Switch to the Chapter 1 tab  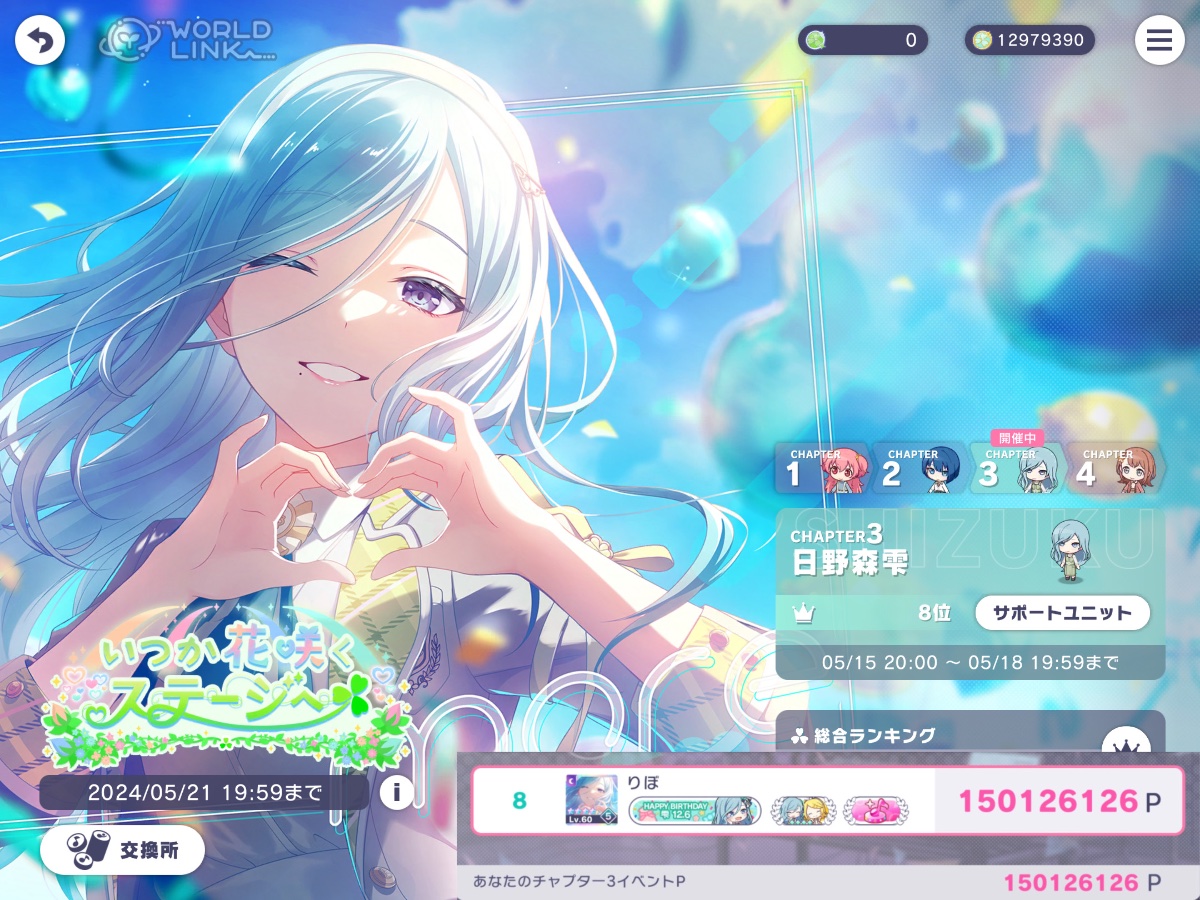pos(822,468)
